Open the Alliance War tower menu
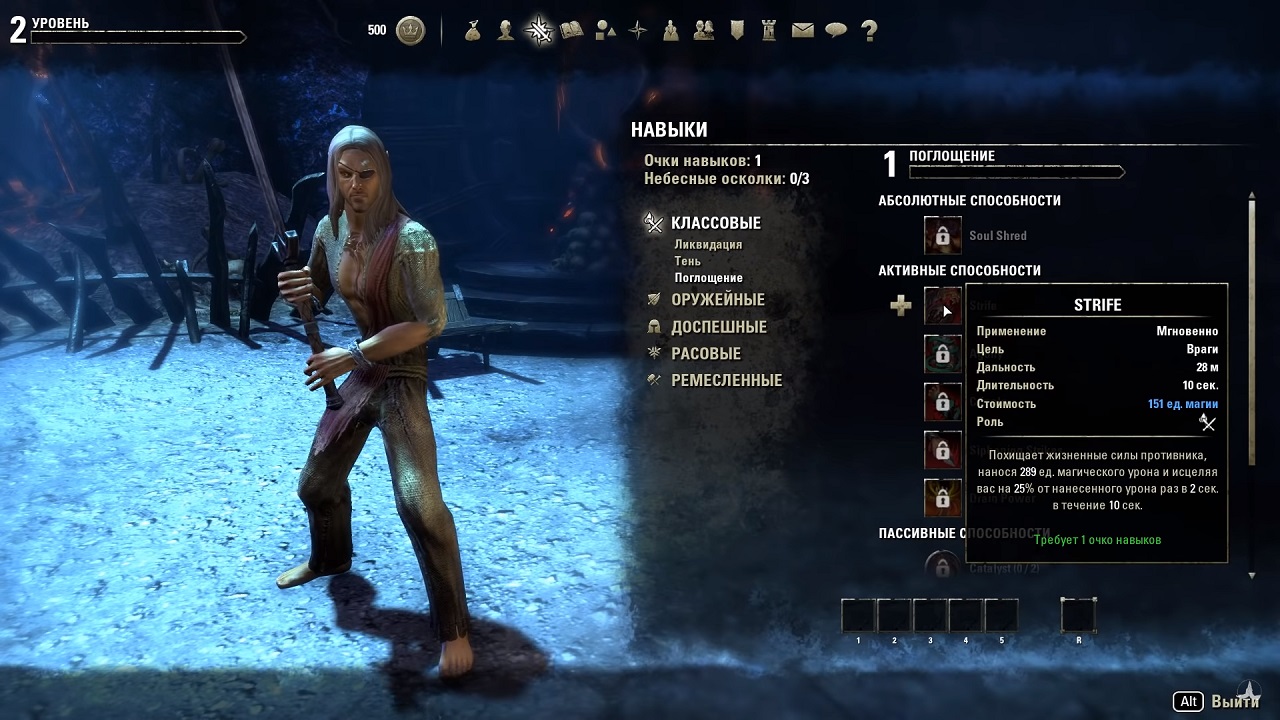Image resolution: width=1280 pixels, height=720 pixels. [769, 31]
